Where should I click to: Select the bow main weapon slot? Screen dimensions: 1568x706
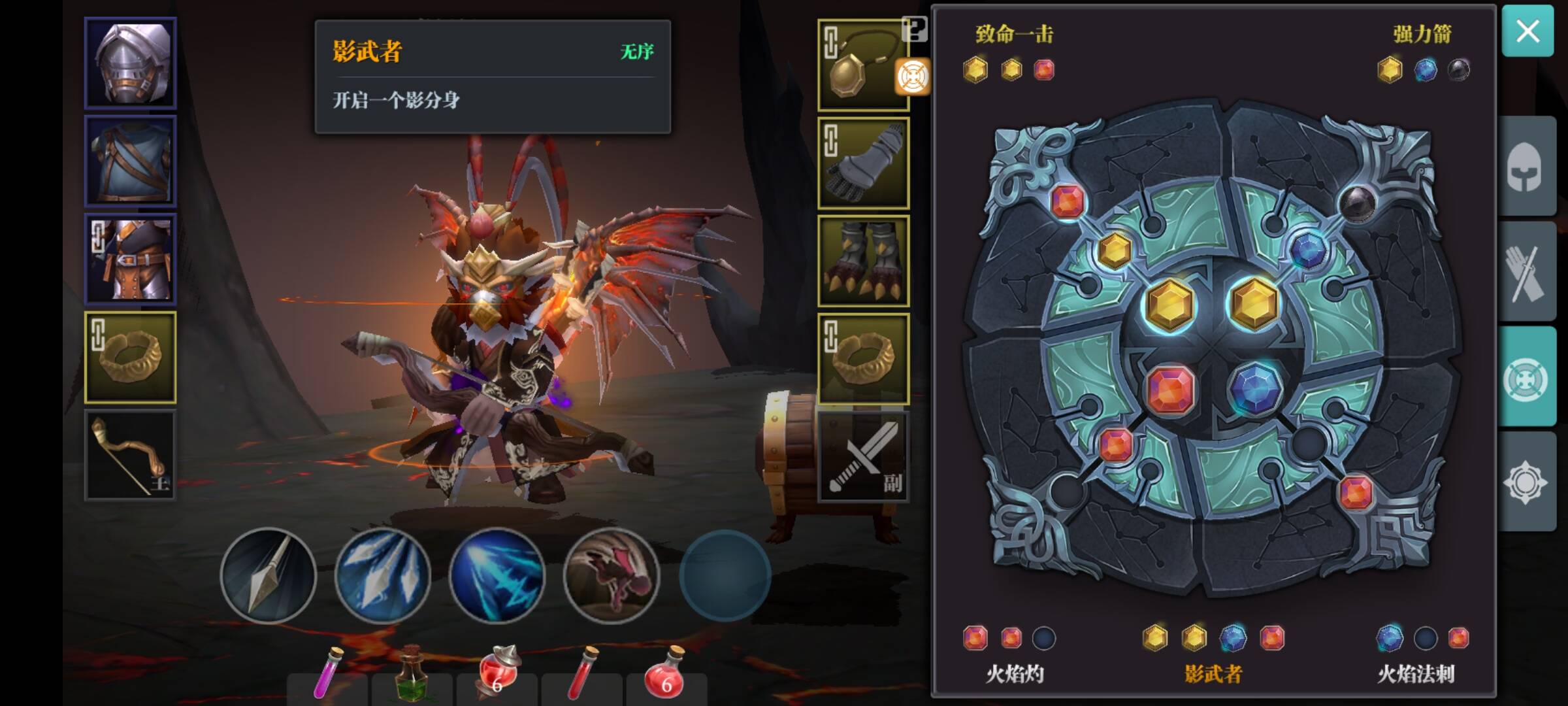pos(131,456)
